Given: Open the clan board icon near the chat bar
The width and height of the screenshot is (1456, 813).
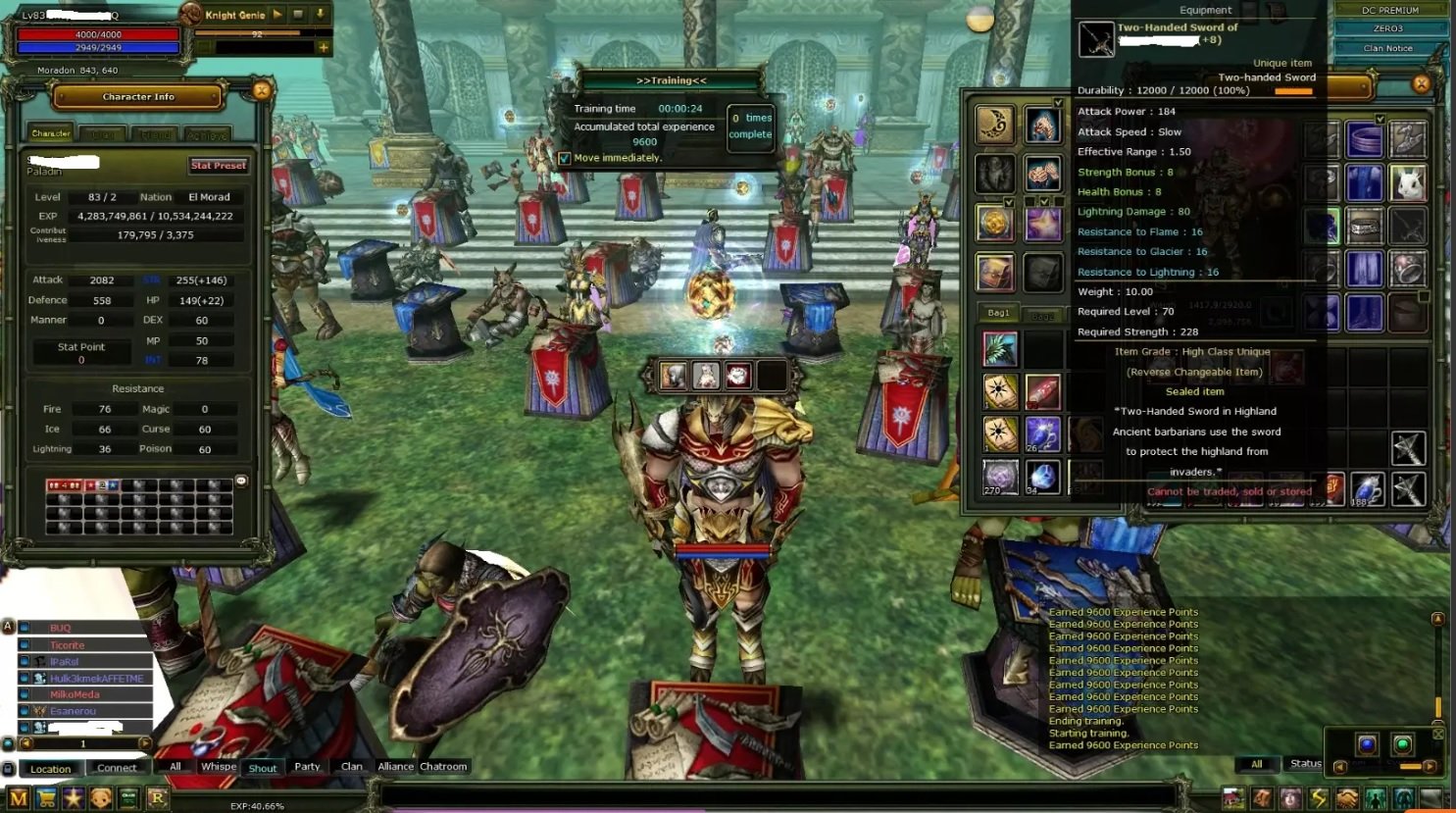Looking at the screenshot, I should click(128, 798).
